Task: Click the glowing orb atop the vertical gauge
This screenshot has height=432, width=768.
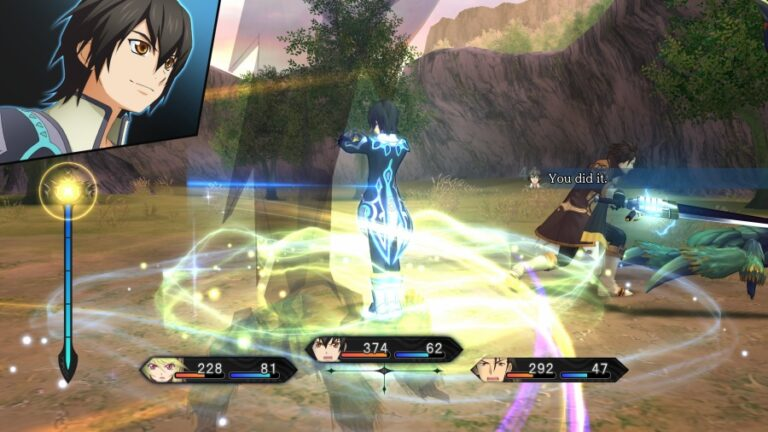Action: click(x=68, y=190)
